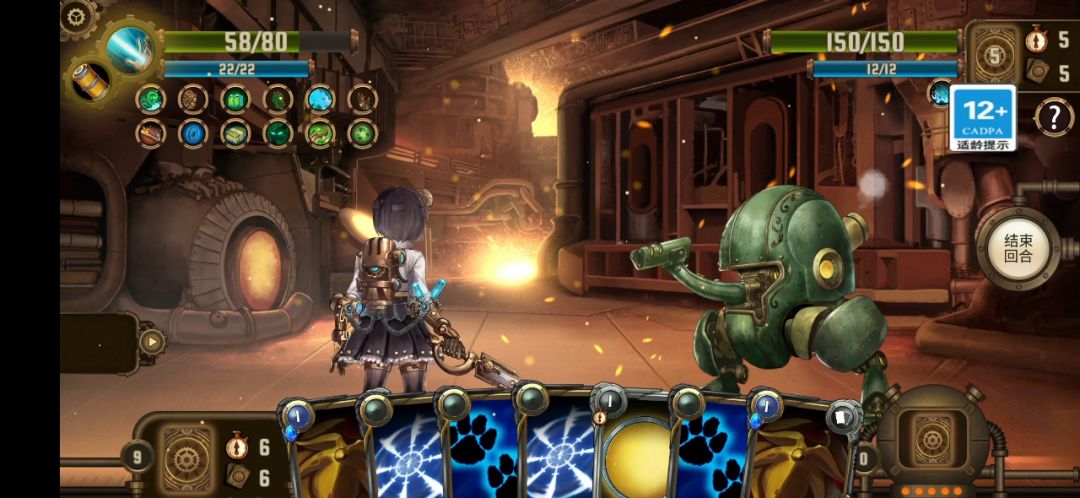Check the blue ring relic icon
This screenshot has height=498, width=1080.
point(192,132)
